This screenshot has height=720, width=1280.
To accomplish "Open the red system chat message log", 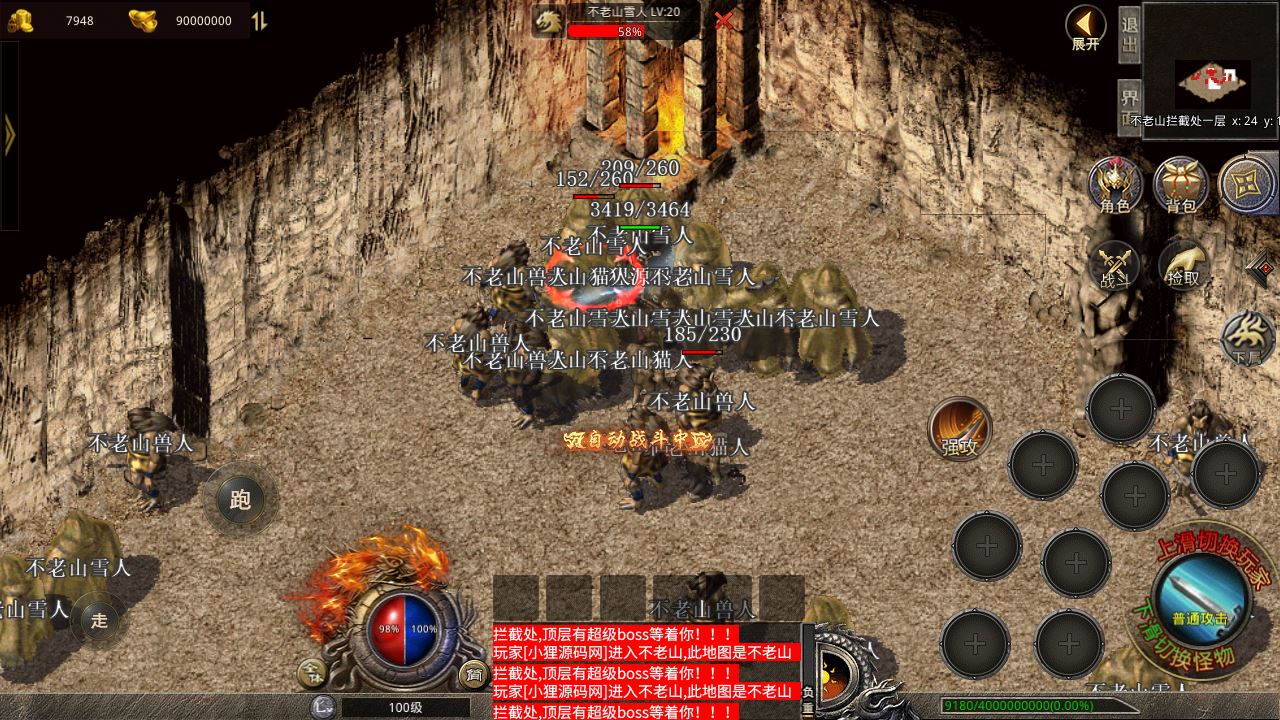I will (x=646, y=672).
